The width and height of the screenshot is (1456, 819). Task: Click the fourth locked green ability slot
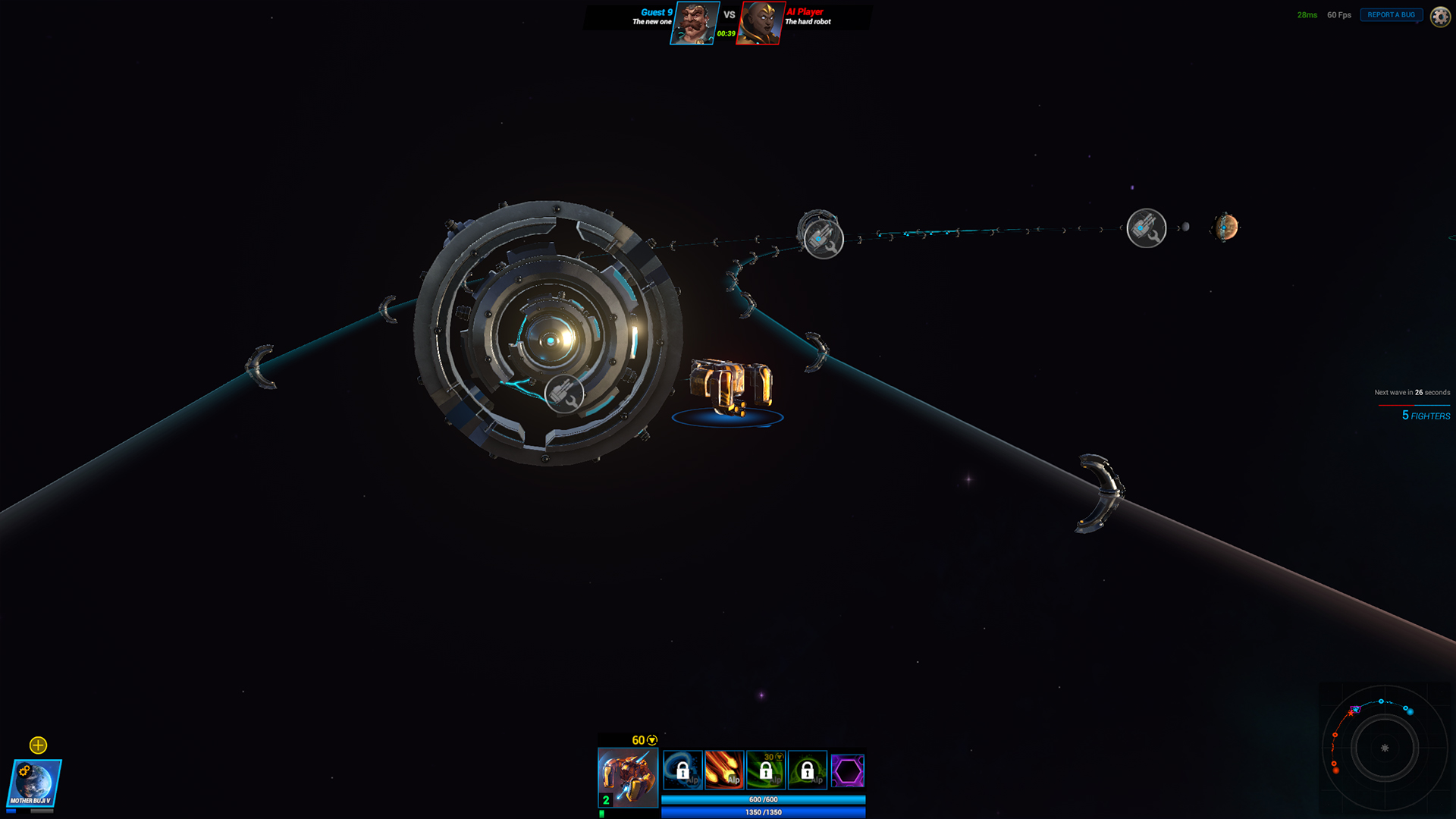[x=808, y=769]
